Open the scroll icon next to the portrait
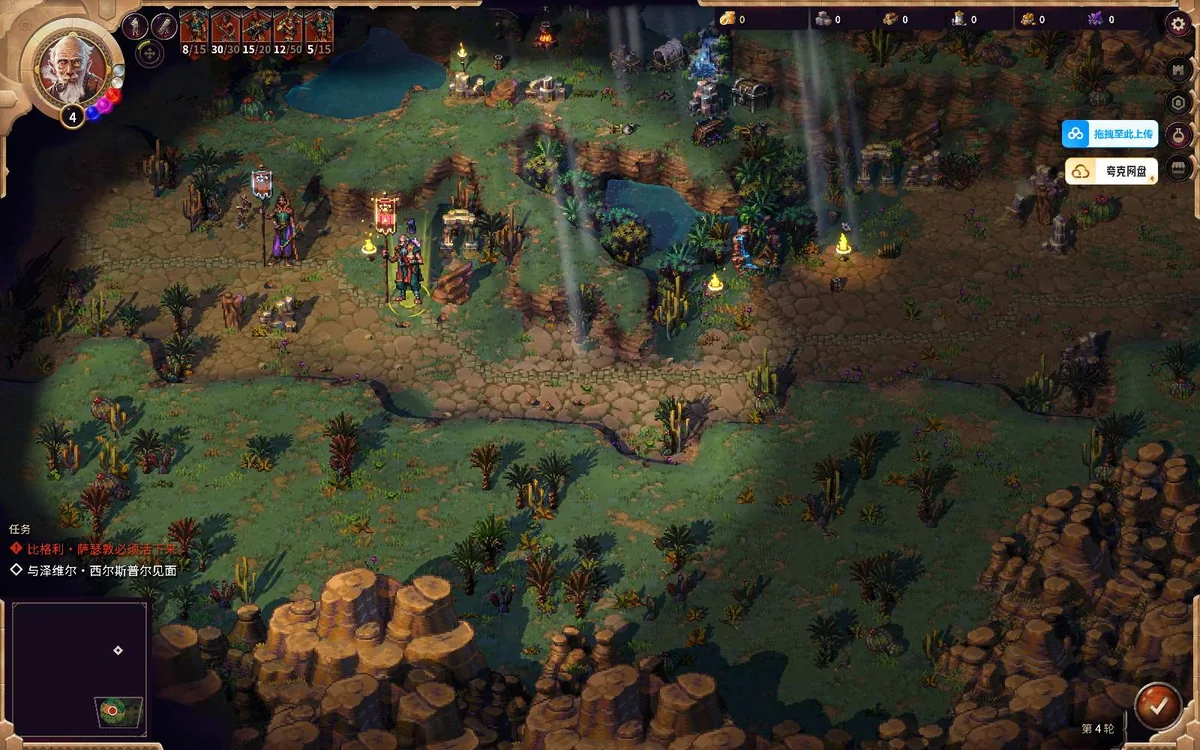Image resolution: width=1200 pixels, height=750 pixels. point(163,26)
